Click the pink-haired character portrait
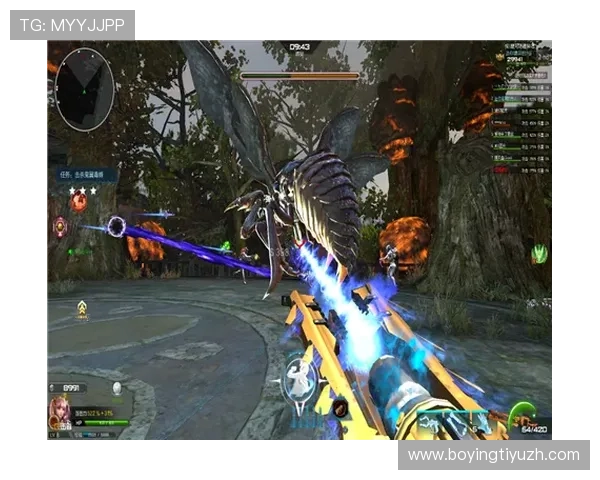Viewport: 600px width, 480px height. click(60, 411)
